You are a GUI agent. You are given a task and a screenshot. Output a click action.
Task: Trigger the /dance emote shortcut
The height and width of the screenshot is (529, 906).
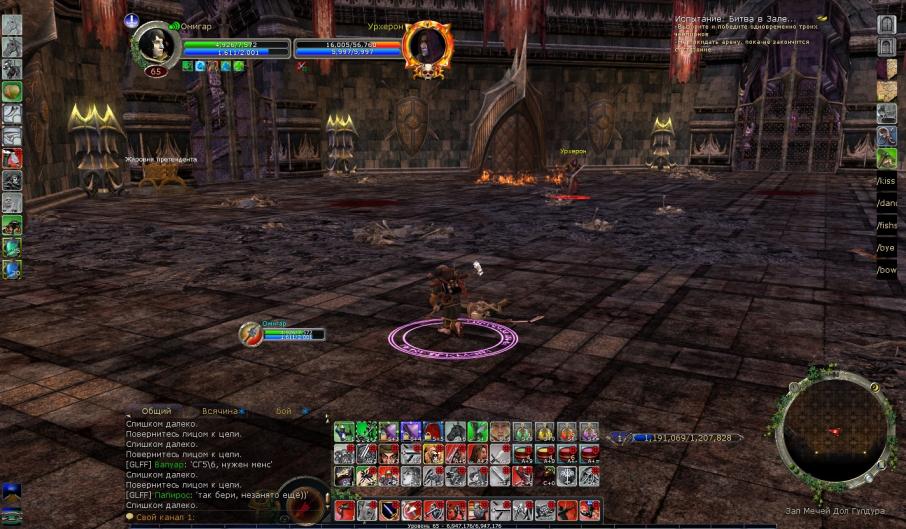click(886, 203)
